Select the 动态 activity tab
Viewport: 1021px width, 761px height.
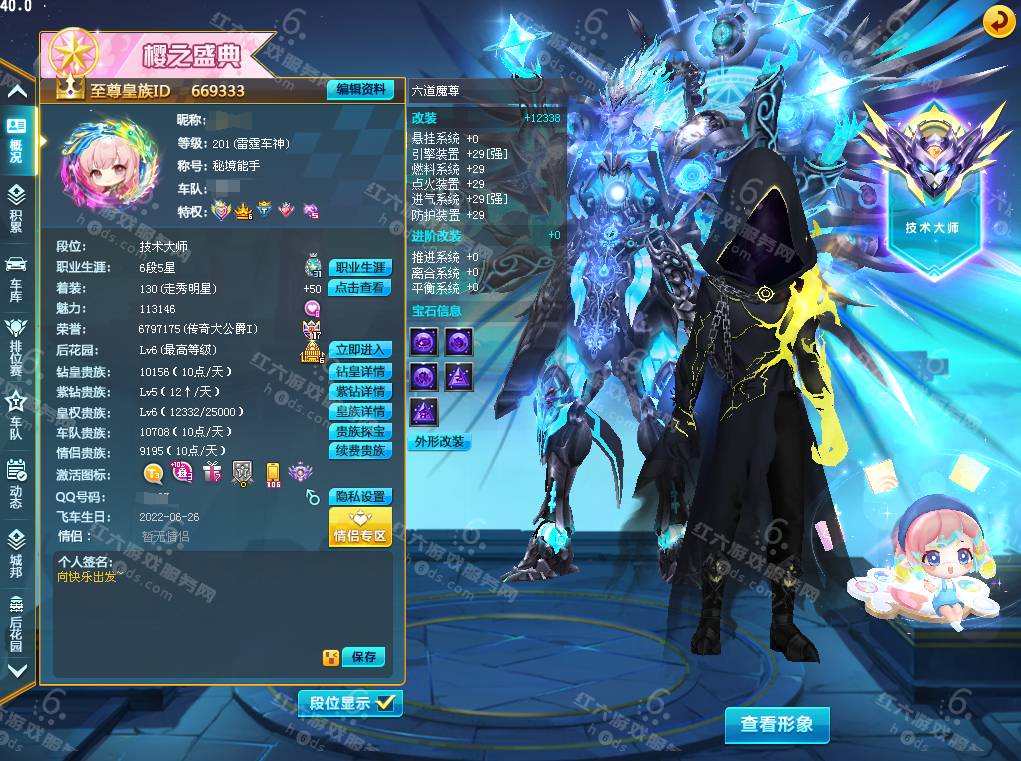coord(16,482)
